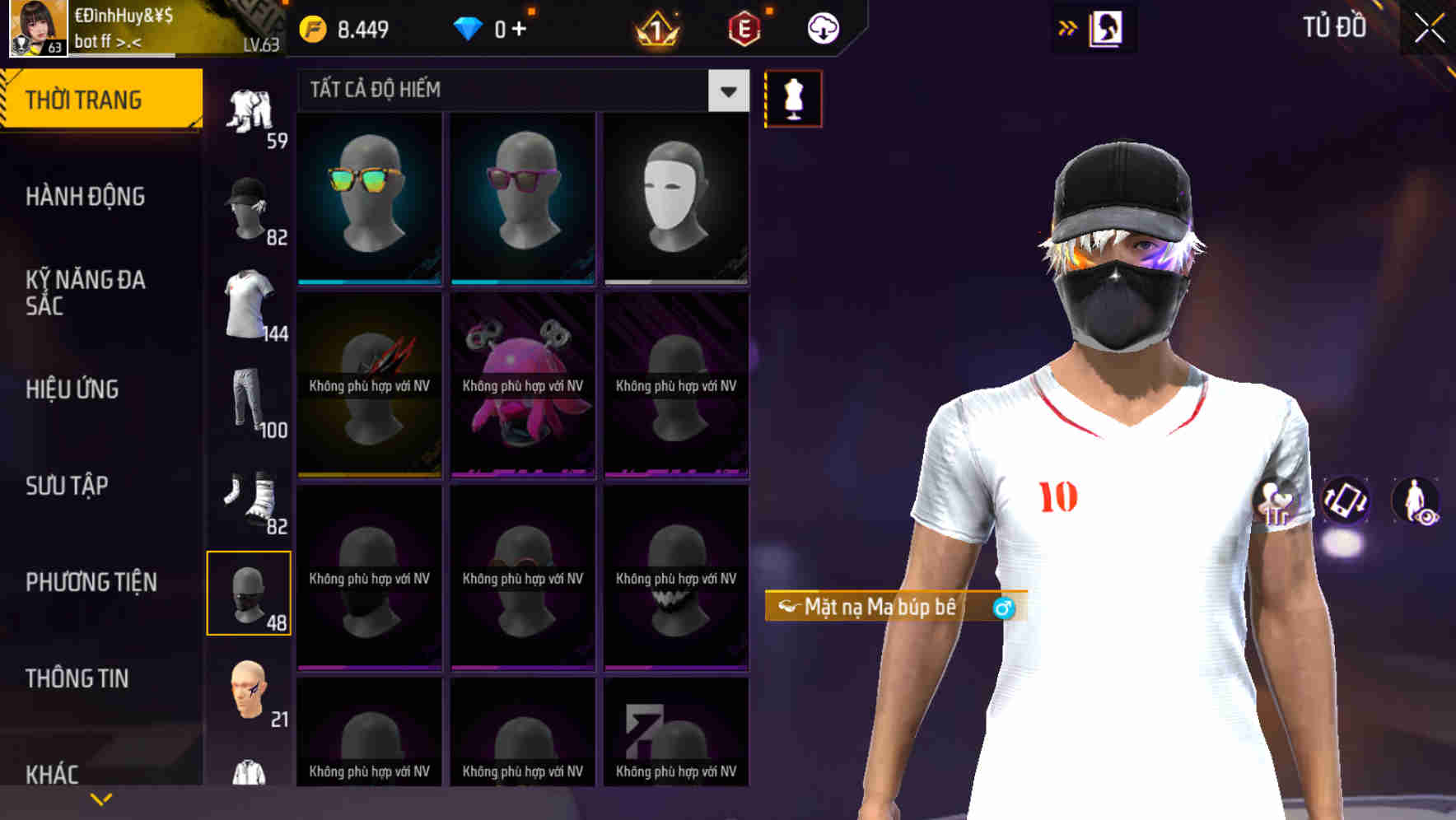Open the rank badge icon
Image resolution: width=1456 pixels, height=820 pixels.
coord(653,27)
